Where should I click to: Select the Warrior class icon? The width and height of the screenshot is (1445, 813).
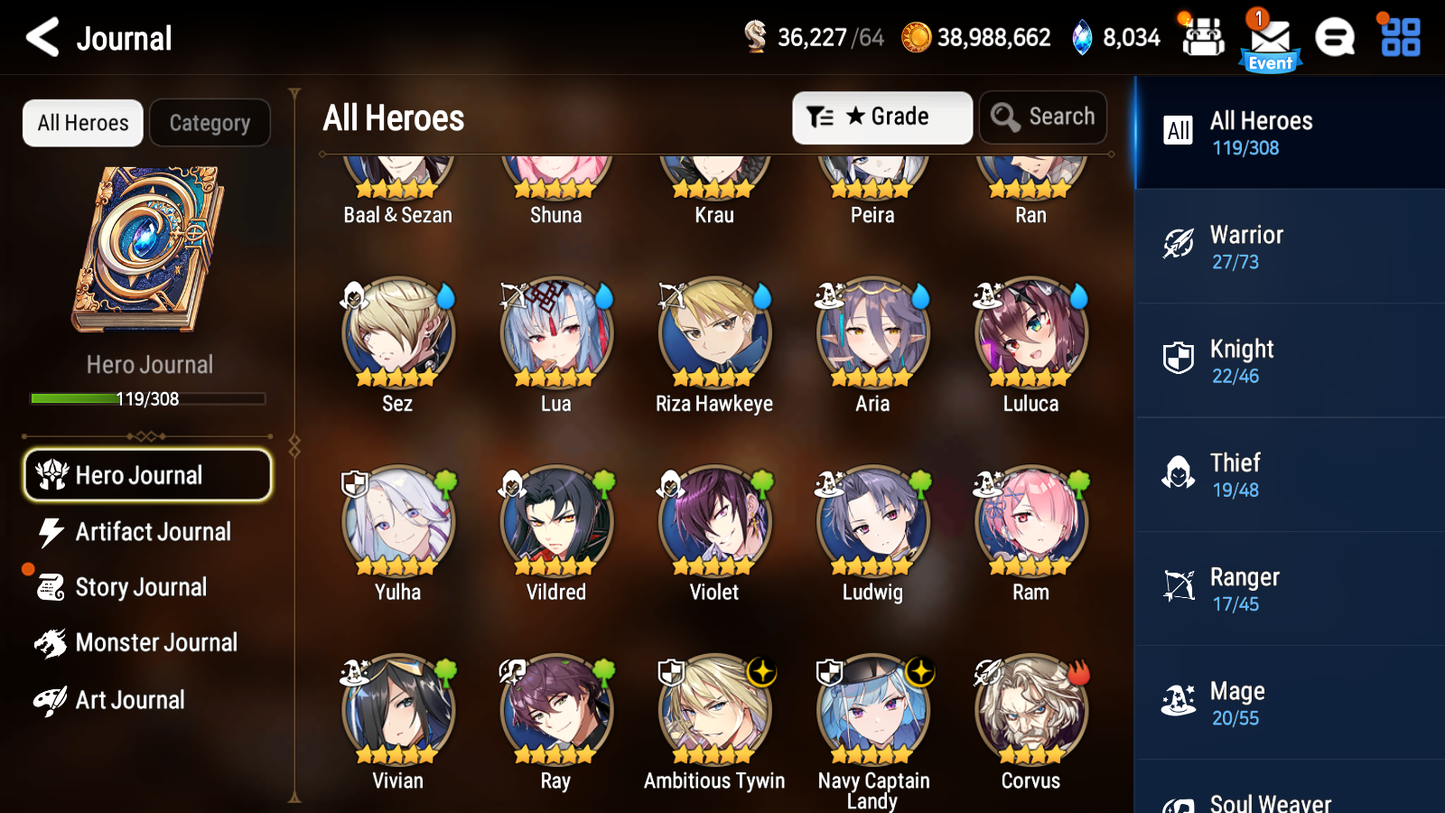(1178, 244)
